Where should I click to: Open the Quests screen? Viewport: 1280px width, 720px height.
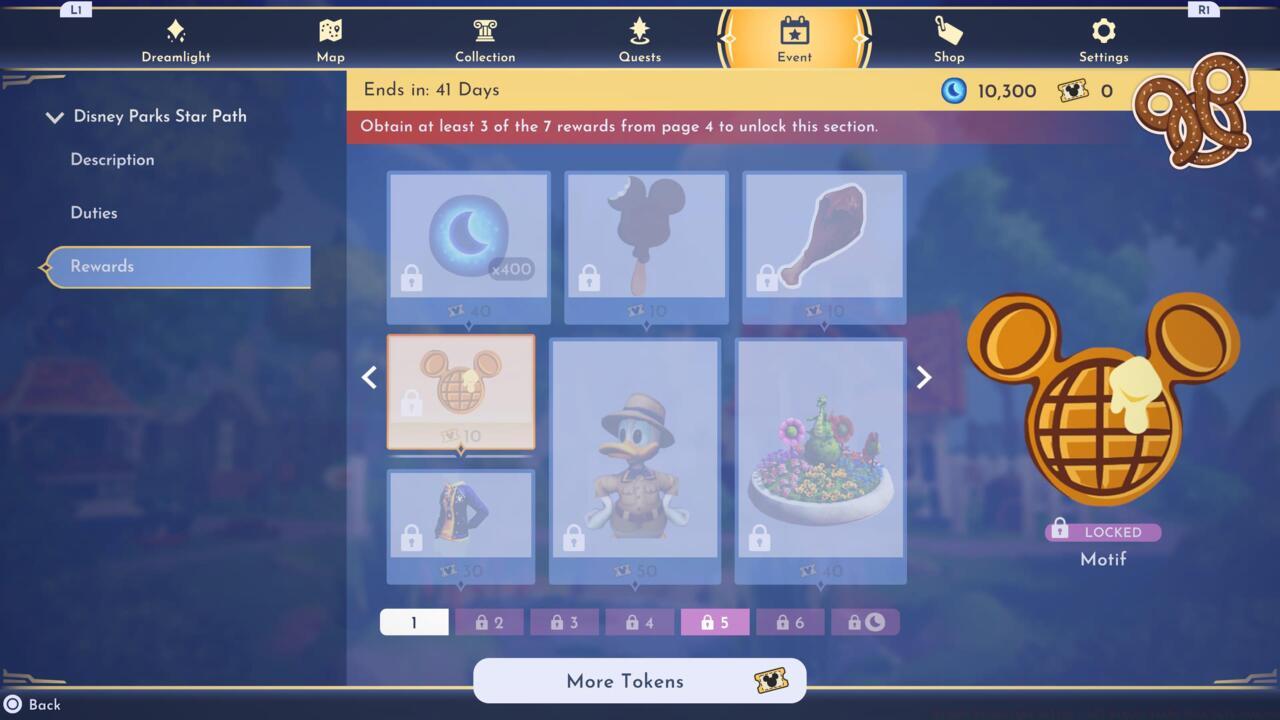(x=640, y=38)
